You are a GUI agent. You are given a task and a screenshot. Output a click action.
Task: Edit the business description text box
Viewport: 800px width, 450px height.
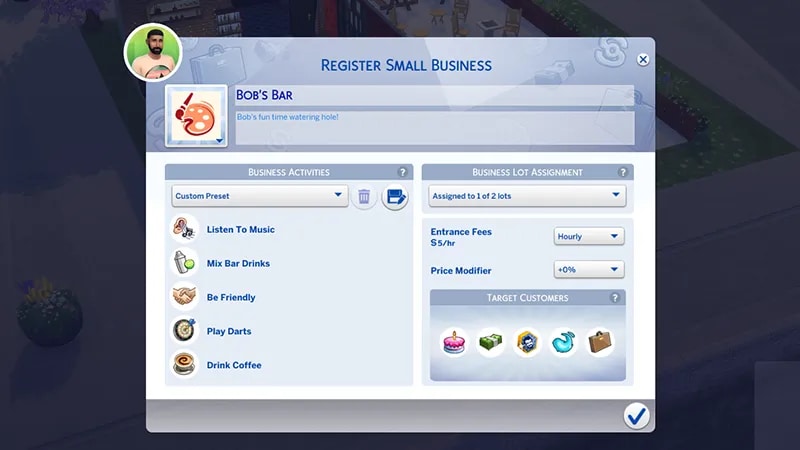pyautogui.click(x=432, y=127)
